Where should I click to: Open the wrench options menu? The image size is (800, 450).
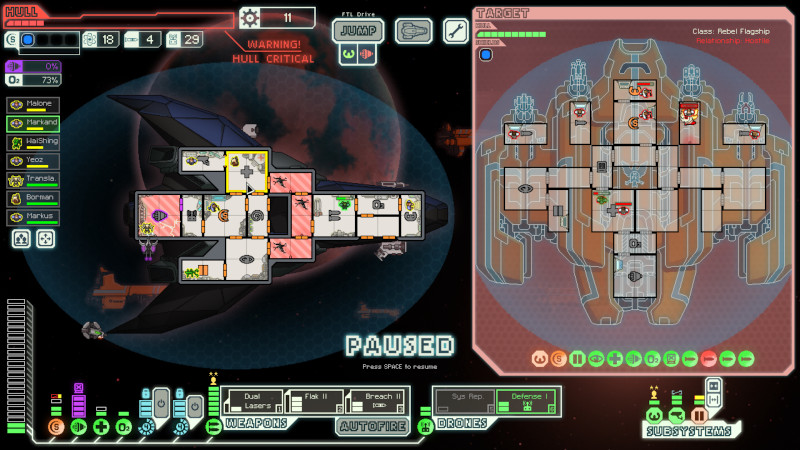[455, 30]
